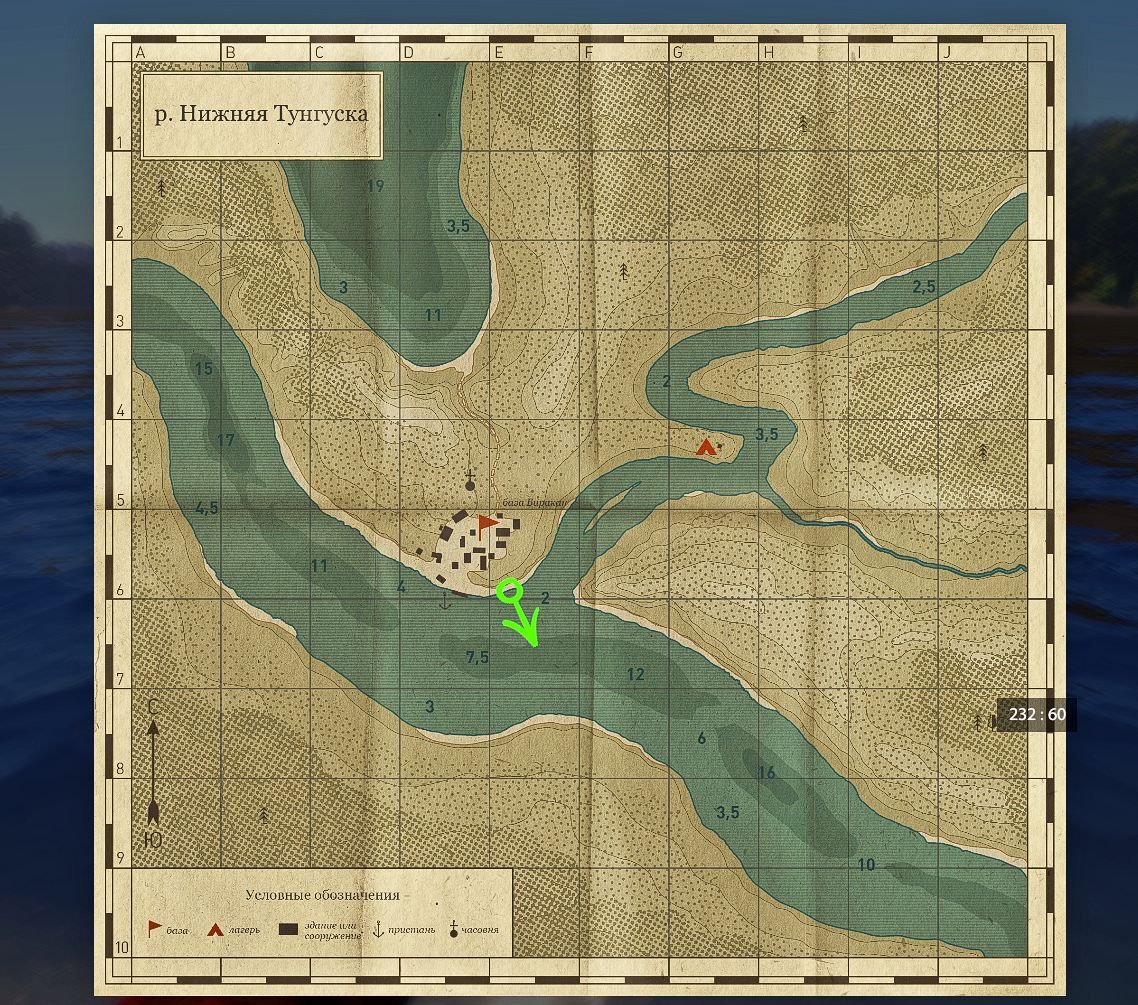Select the chapel cross marker north of the base
This screenshot has height=1005, width=1138.
click(470, 480)
